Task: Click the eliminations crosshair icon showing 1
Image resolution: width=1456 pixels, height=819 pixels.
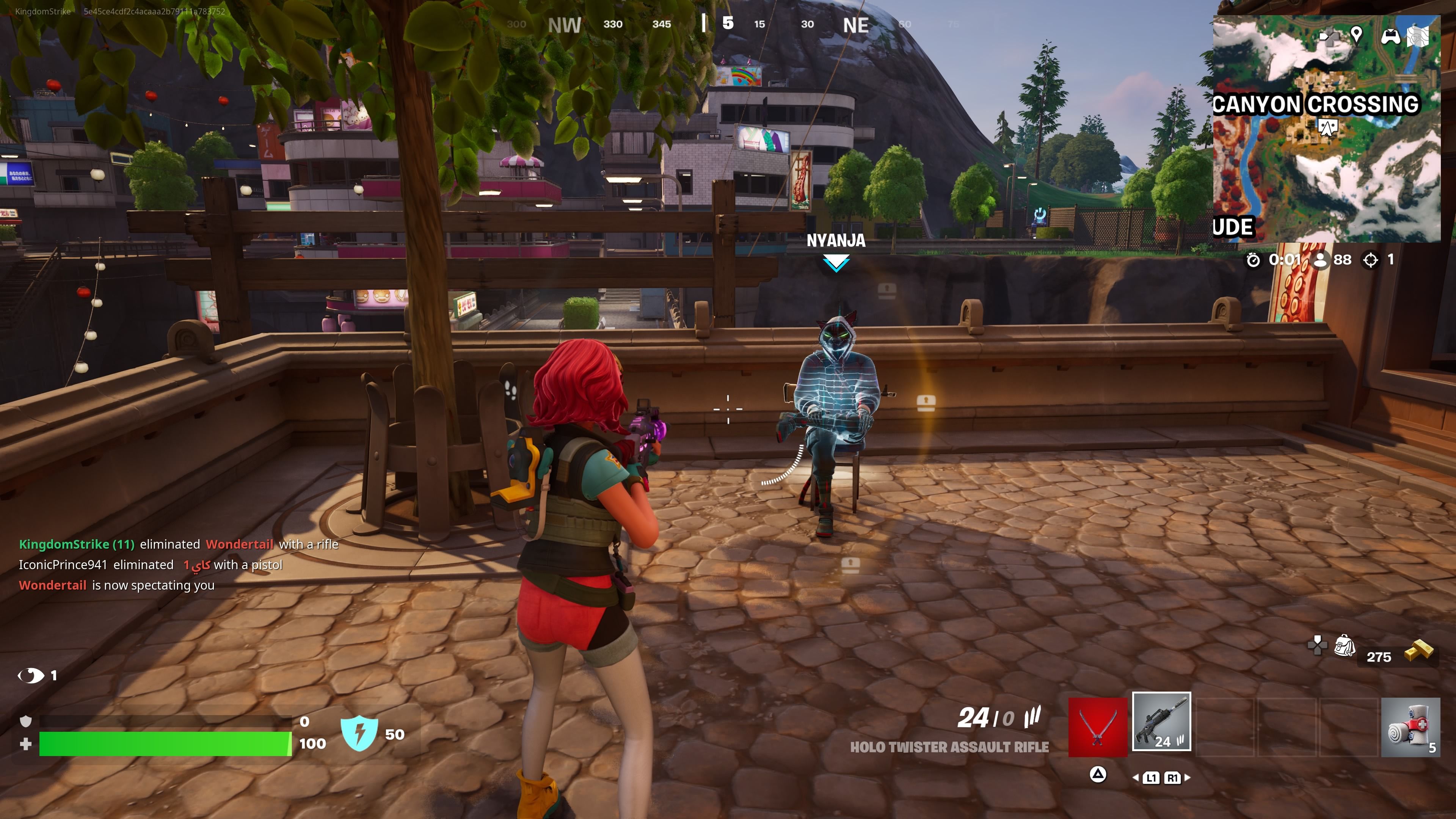Action: (1371, 260)
